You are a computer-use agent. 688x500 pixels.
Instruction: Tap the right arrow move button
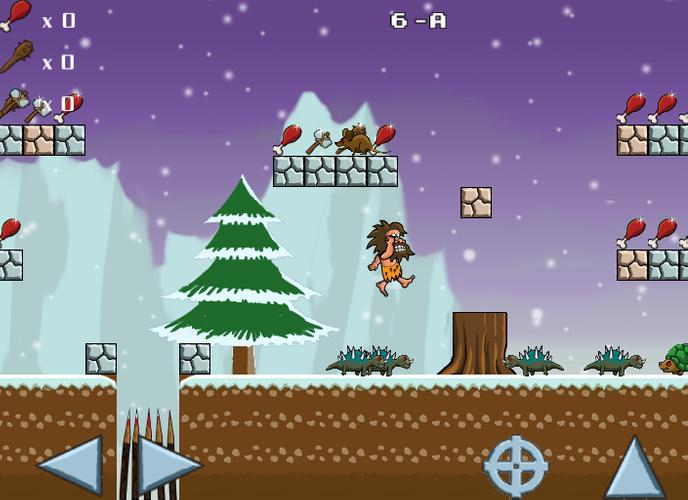(167, 464)
